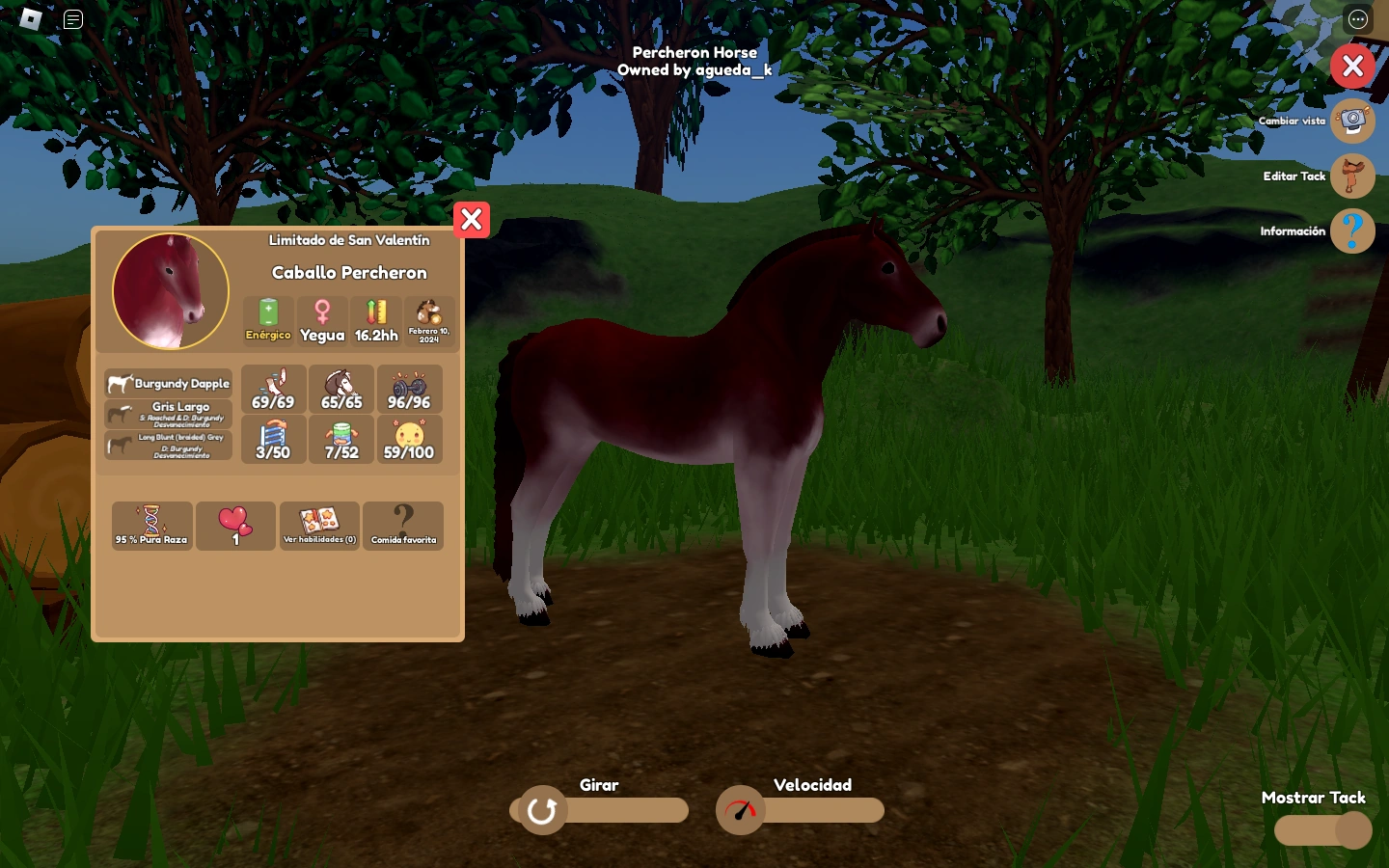Toggle the Mostrar Tack switch
Viewport: 1389px width, 868px height.
pyautogui.click(x=1322, y=830)
